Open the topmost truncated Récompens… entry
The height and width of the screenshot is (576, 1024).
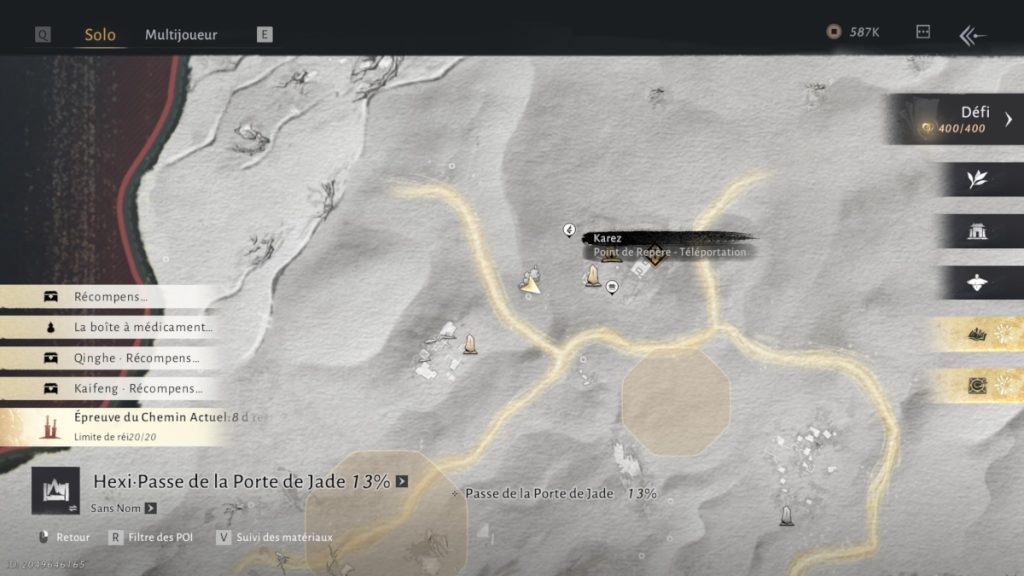110,297
